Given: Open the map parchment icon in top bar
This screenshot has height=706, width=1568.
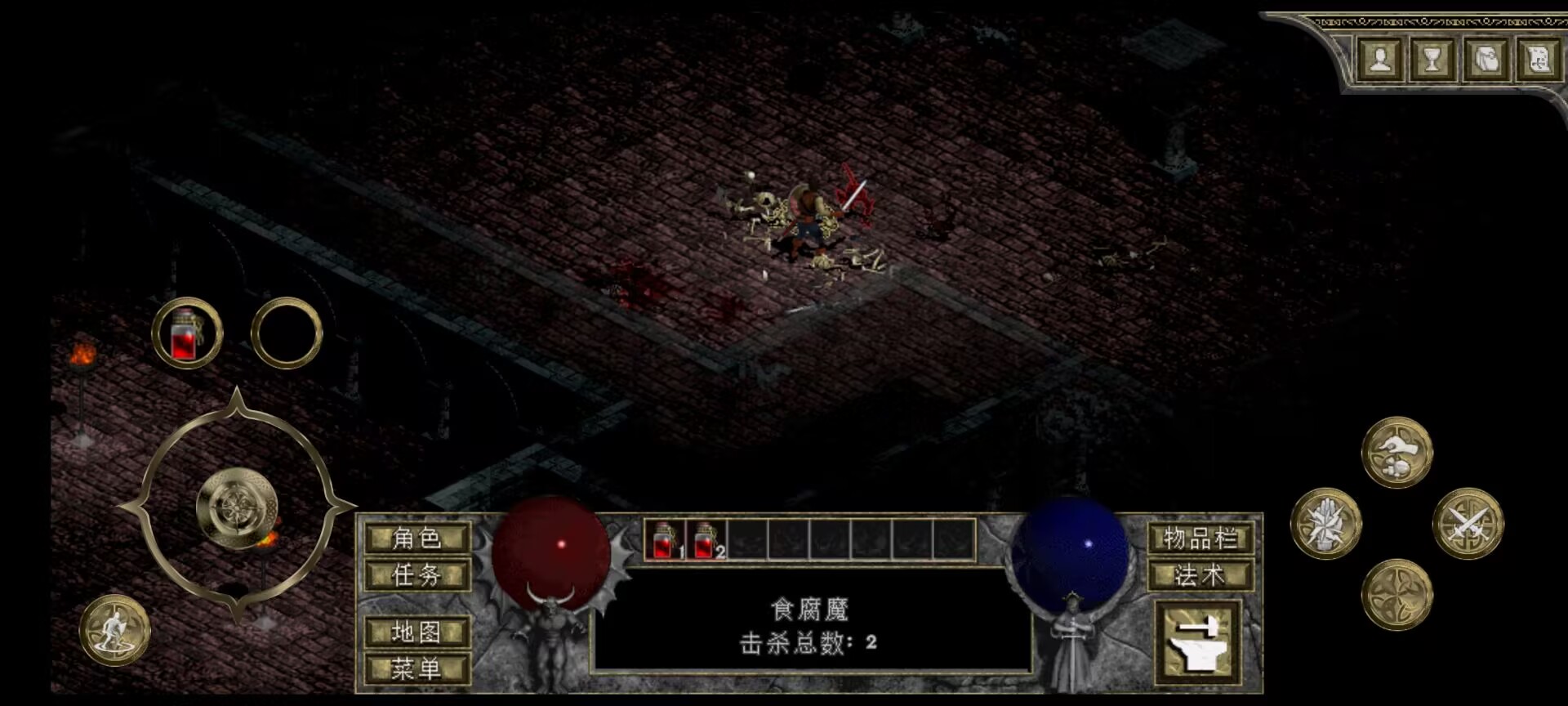Looking at the screenshot, I should tap(1539, 59).
